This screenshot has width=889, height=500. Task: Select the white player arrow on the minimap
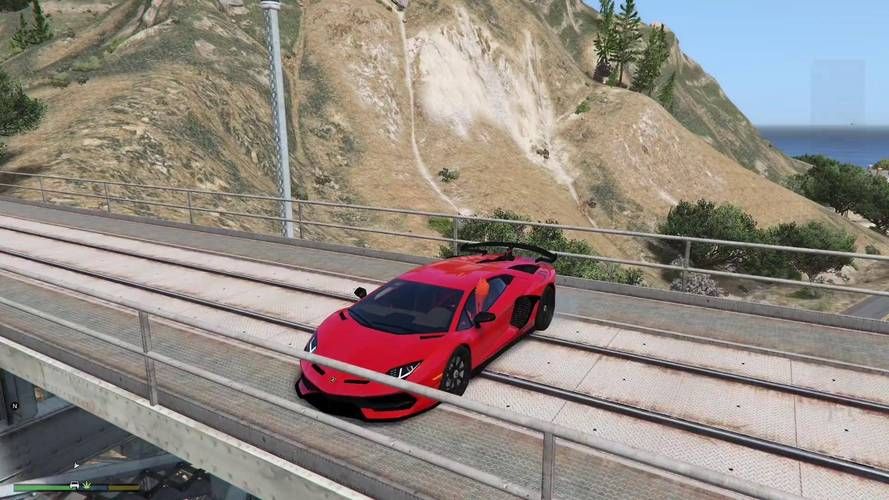[76, 464]
